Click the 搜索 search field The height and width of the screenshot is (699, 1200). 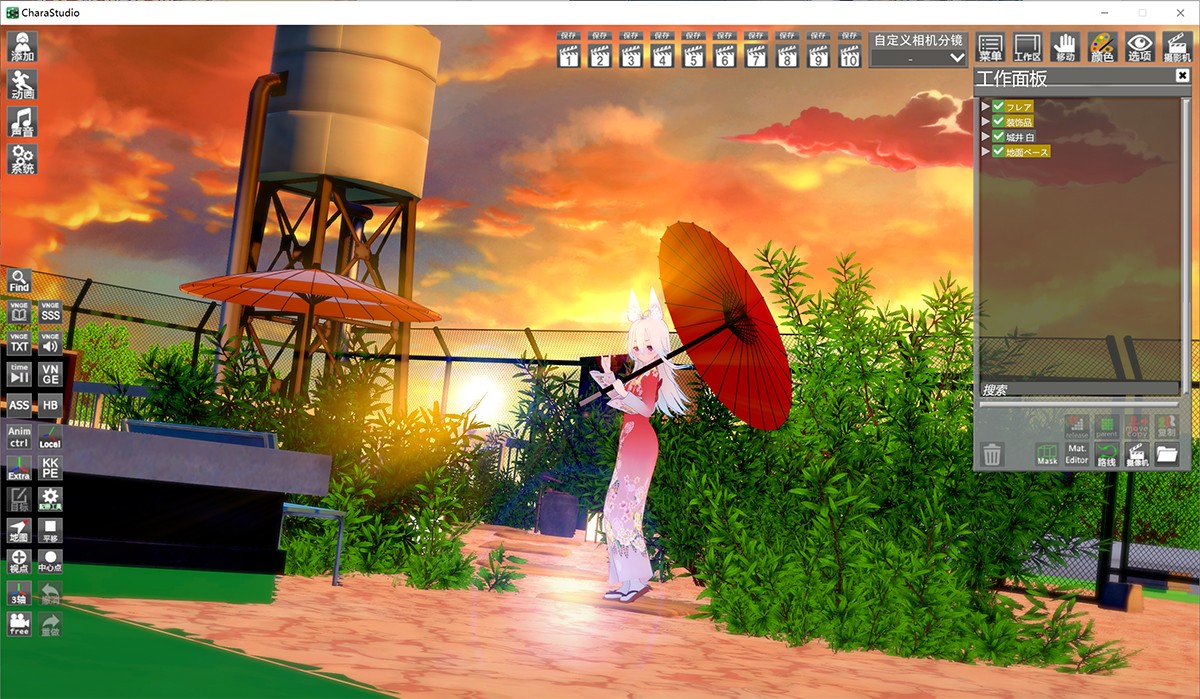(1078, 390)
